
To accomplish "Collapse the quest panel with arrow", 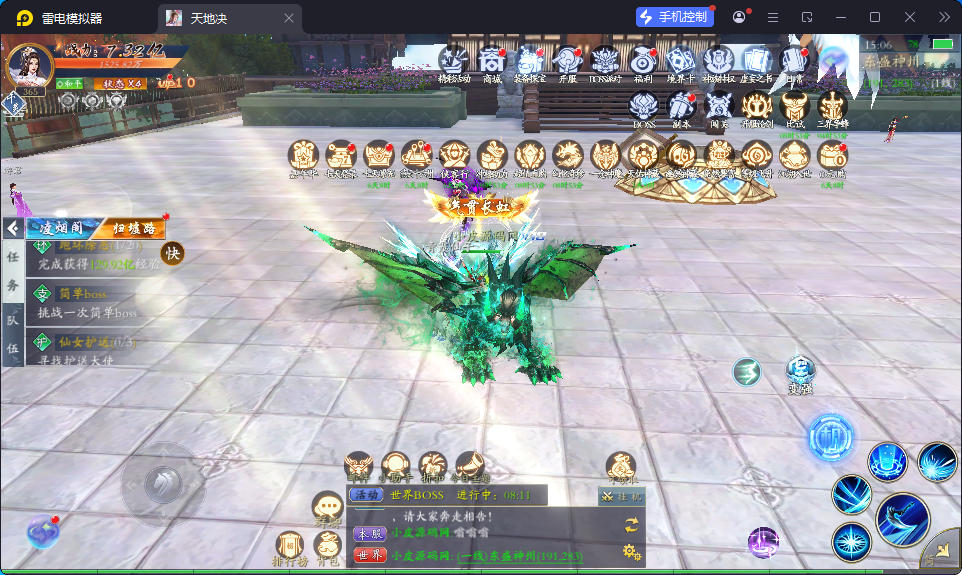I will [x=12, y=228].
